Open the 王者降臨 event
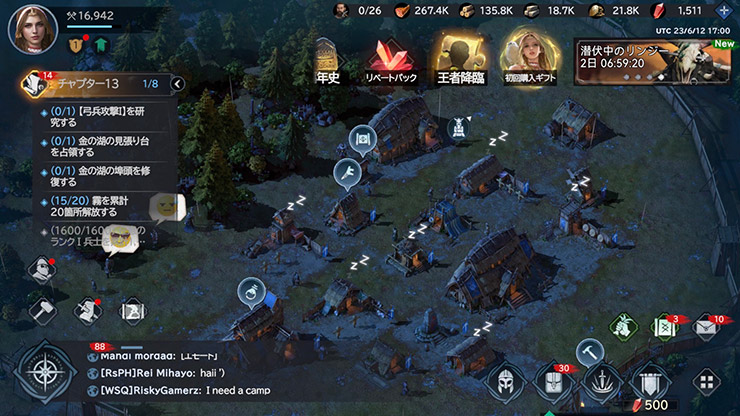 pyautogui.click(x=457, y=60)
